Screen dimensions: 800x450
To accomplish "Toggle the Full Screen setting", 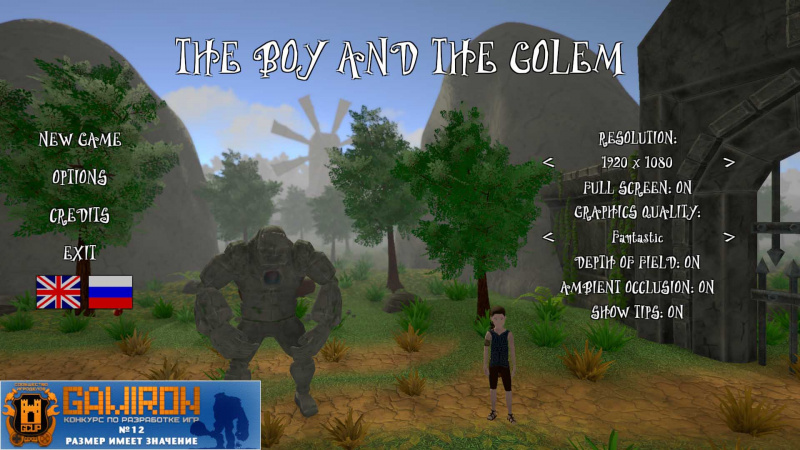I will tap(638, 187).
